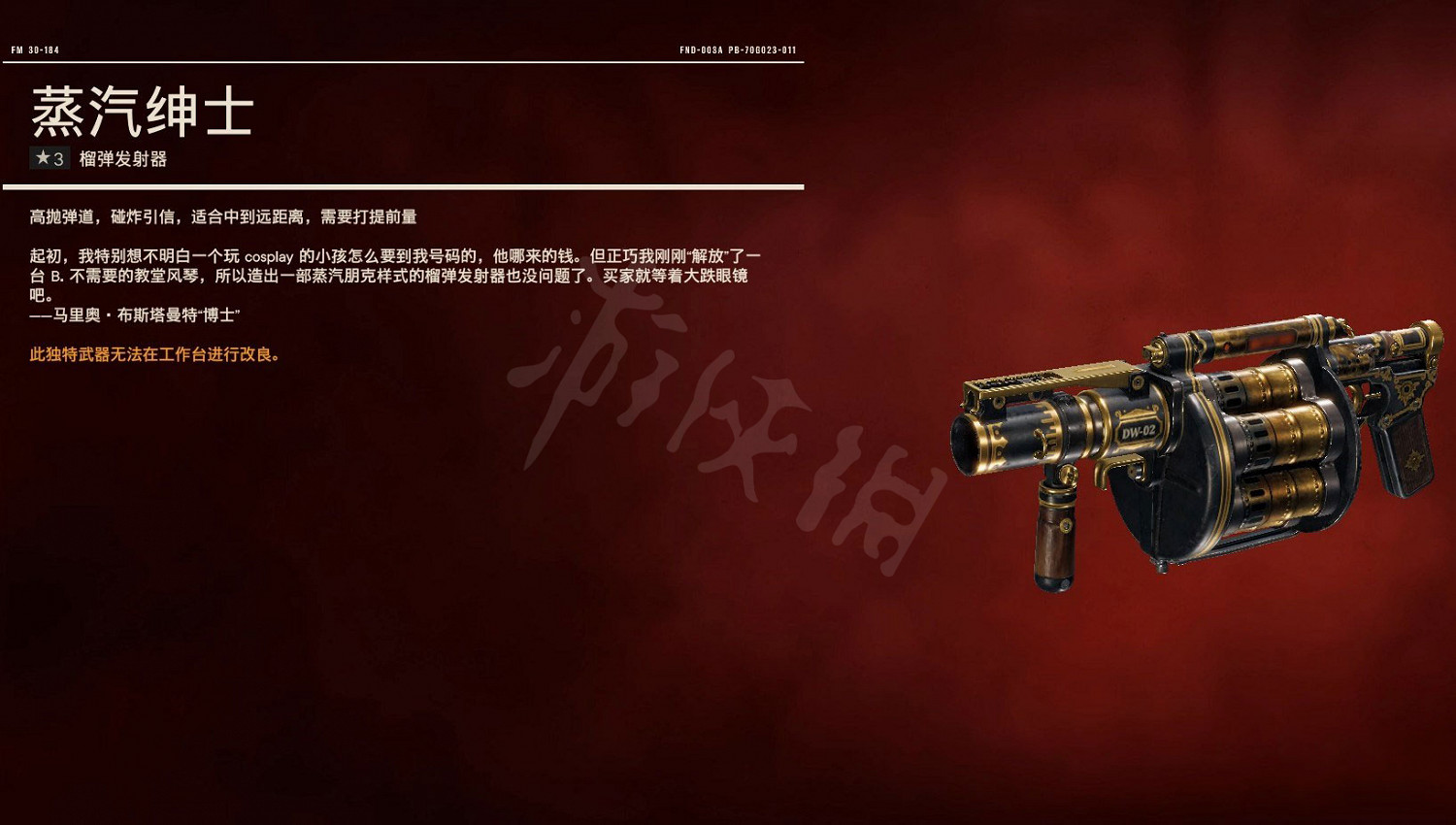Image resolution: width=1456 pixels, height=825 pixels.
Task: Toggle the 3-star rarity indicator
Action: pos(49,158)
